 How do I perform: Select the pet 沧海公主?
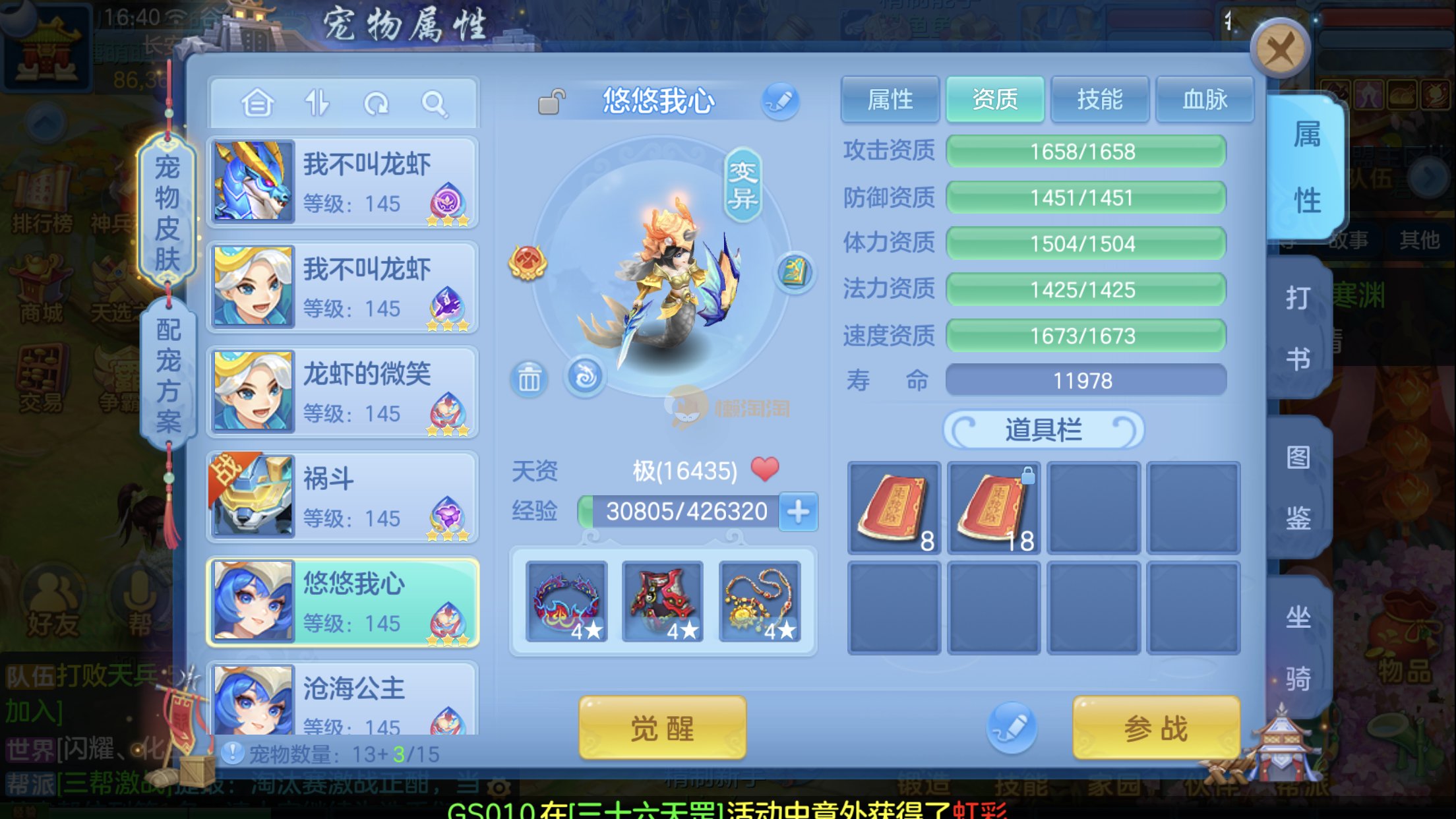tap(342, 699)
